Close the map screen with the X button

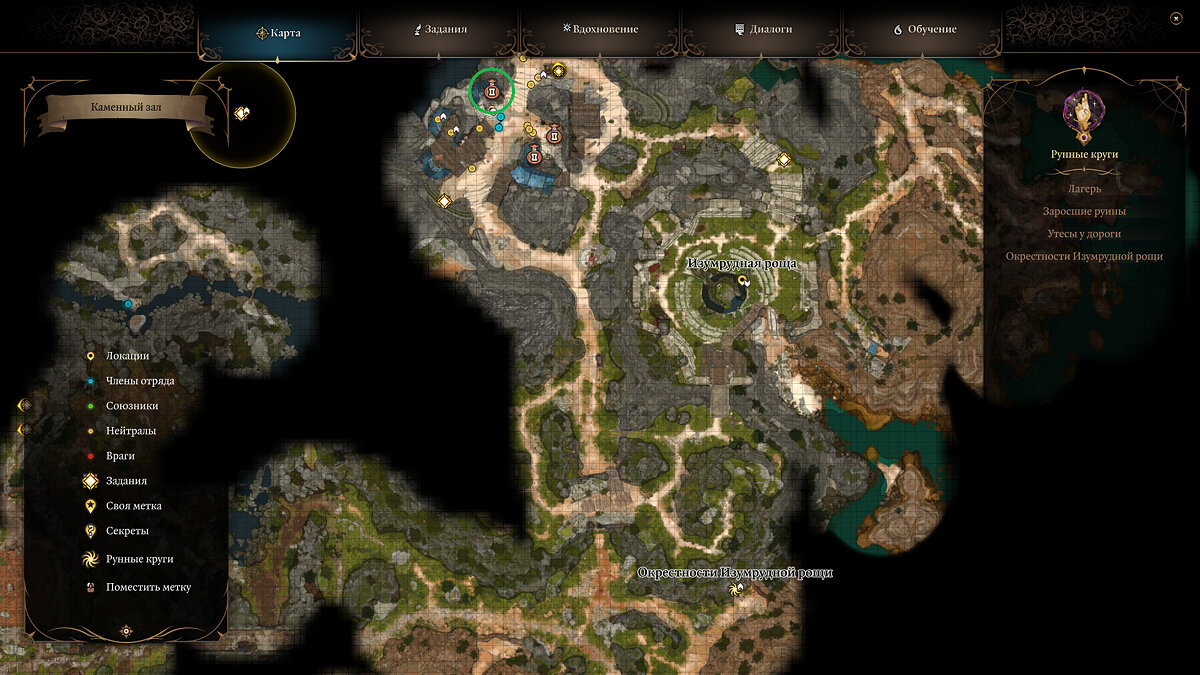click(x=1175, y=18)
